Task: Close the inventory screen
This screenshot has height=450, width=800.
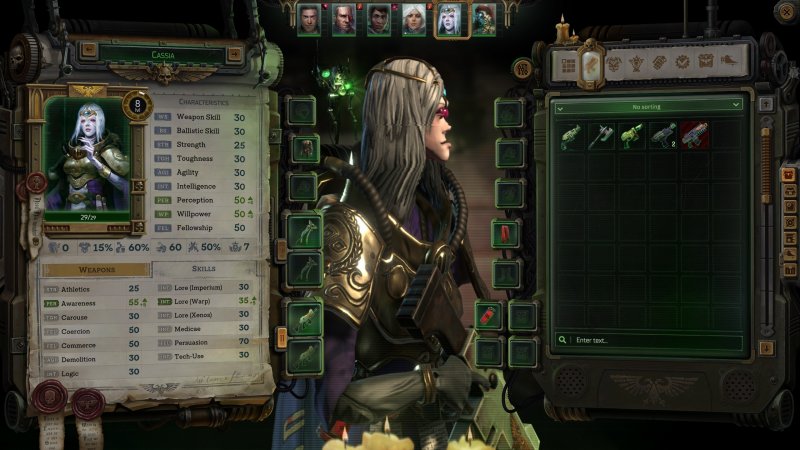Action: (785, 12)
